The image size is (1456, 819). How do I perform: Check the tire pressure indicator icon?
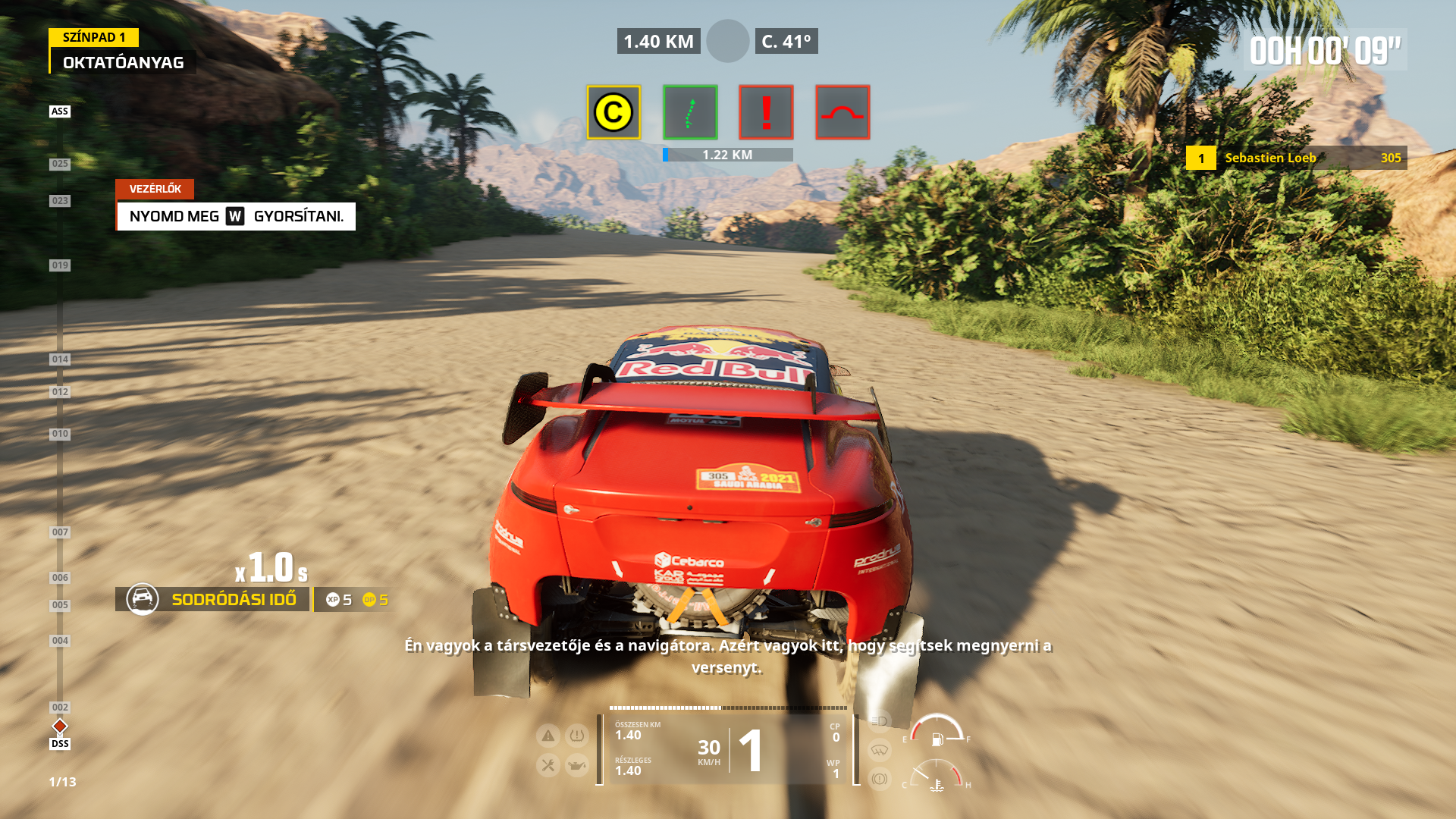(x=577, y=735)
